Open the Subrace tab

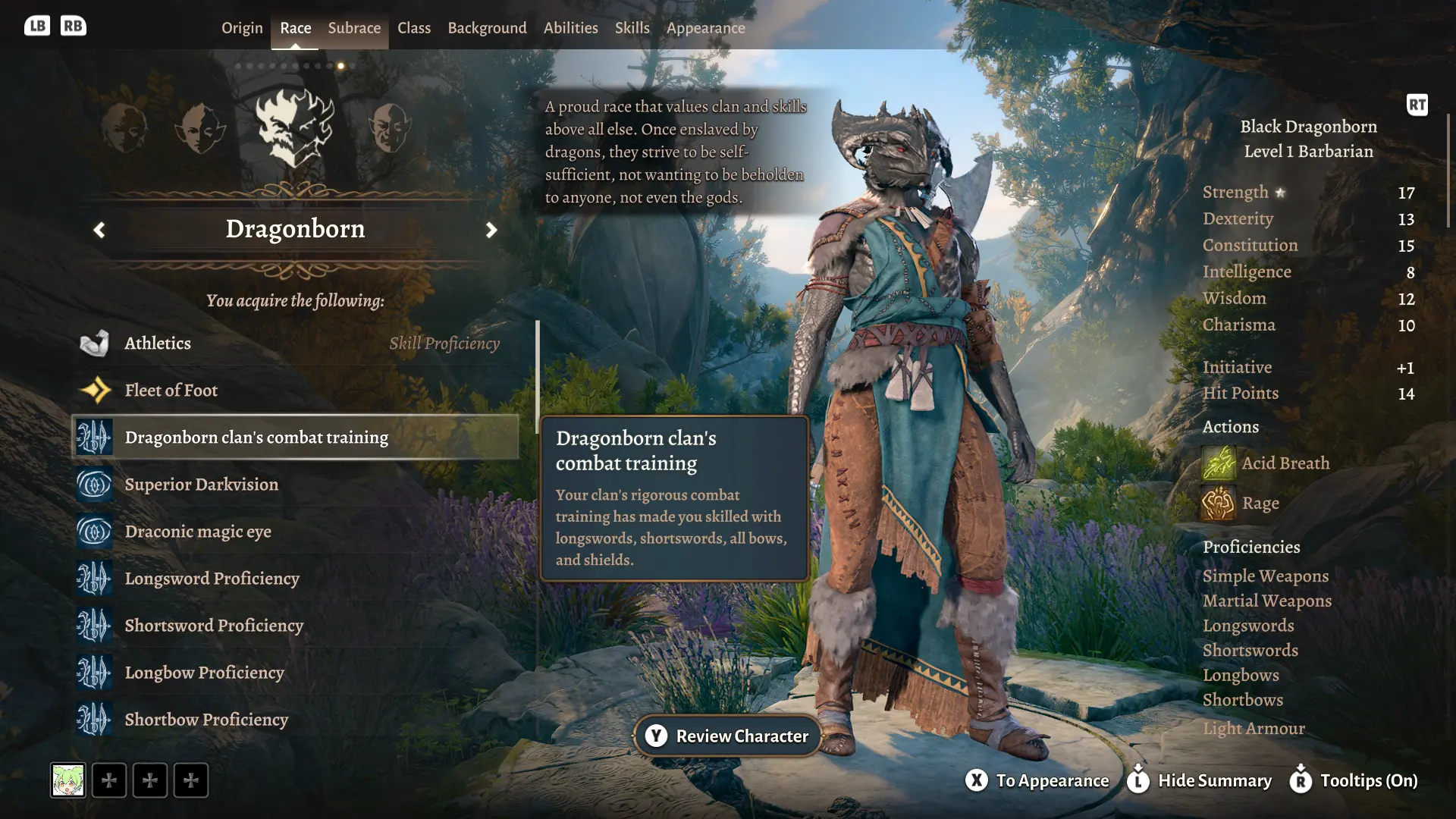354,28
